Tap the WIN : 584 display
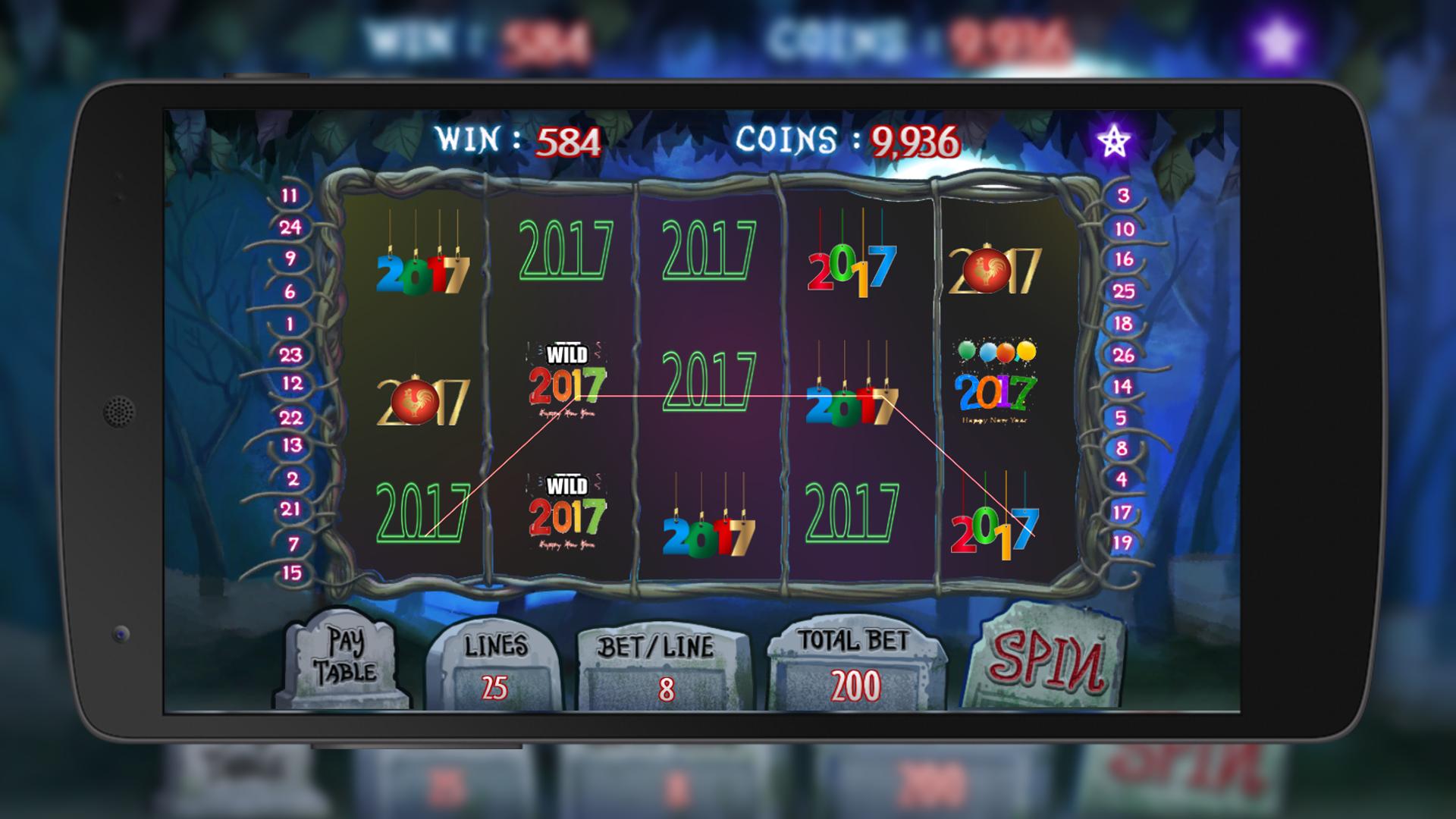This screenshot has height=819, width=1456. 516,139
